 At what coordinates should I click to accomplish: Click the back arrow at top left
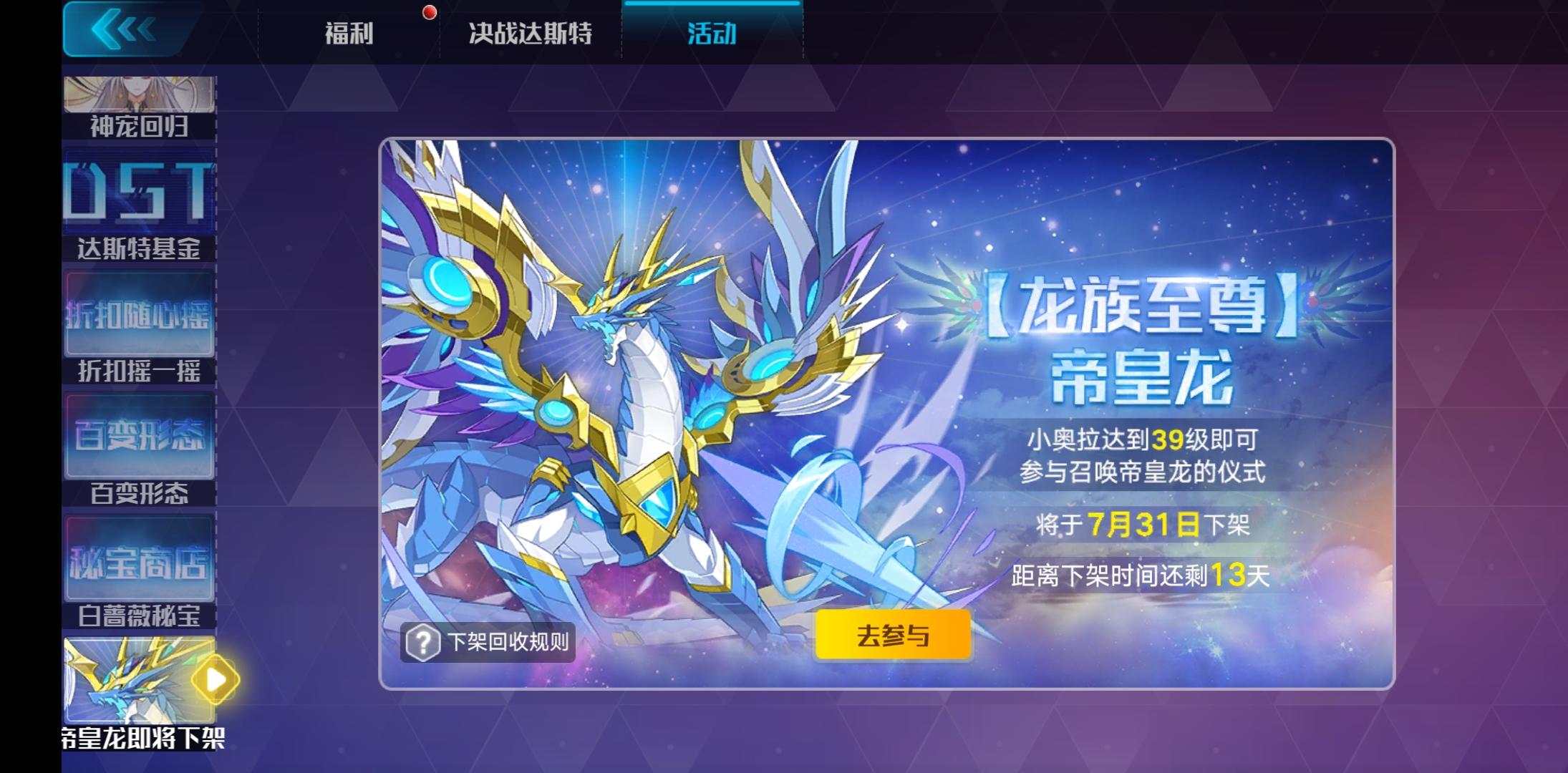[x=122, y=30]
